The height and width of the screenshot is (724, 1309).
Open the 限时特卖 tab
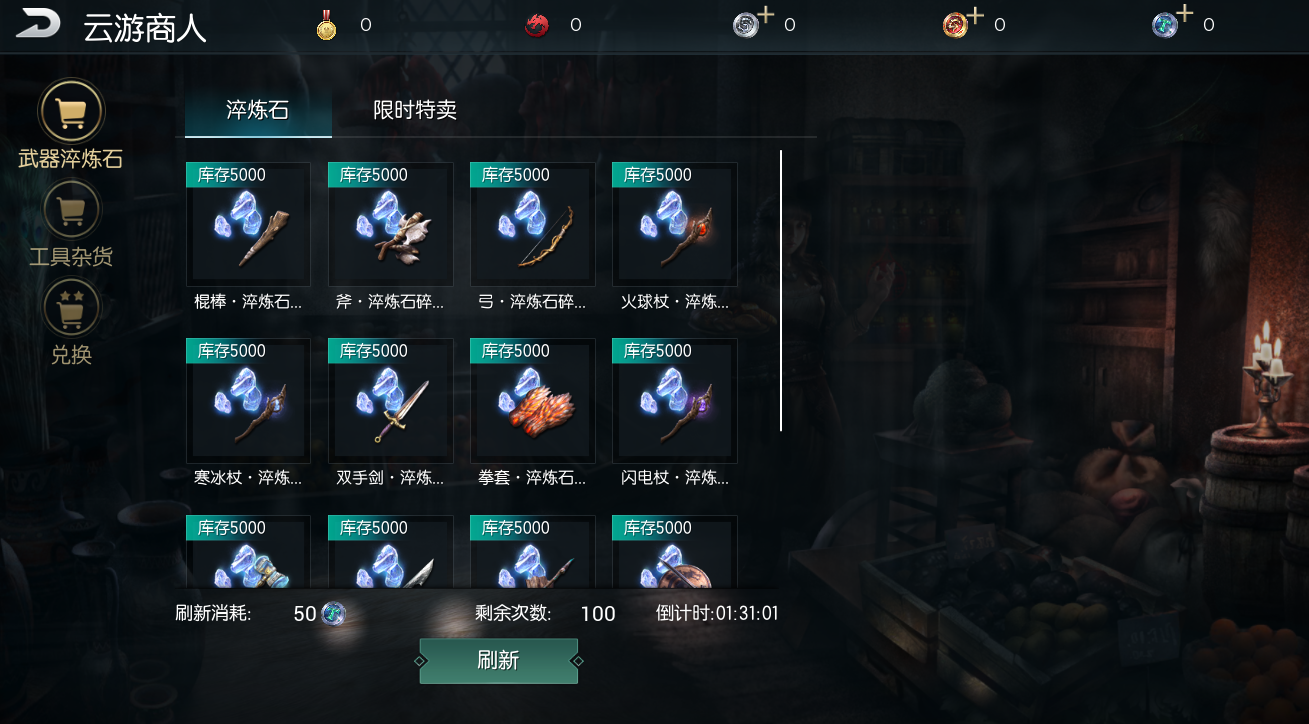415,110
